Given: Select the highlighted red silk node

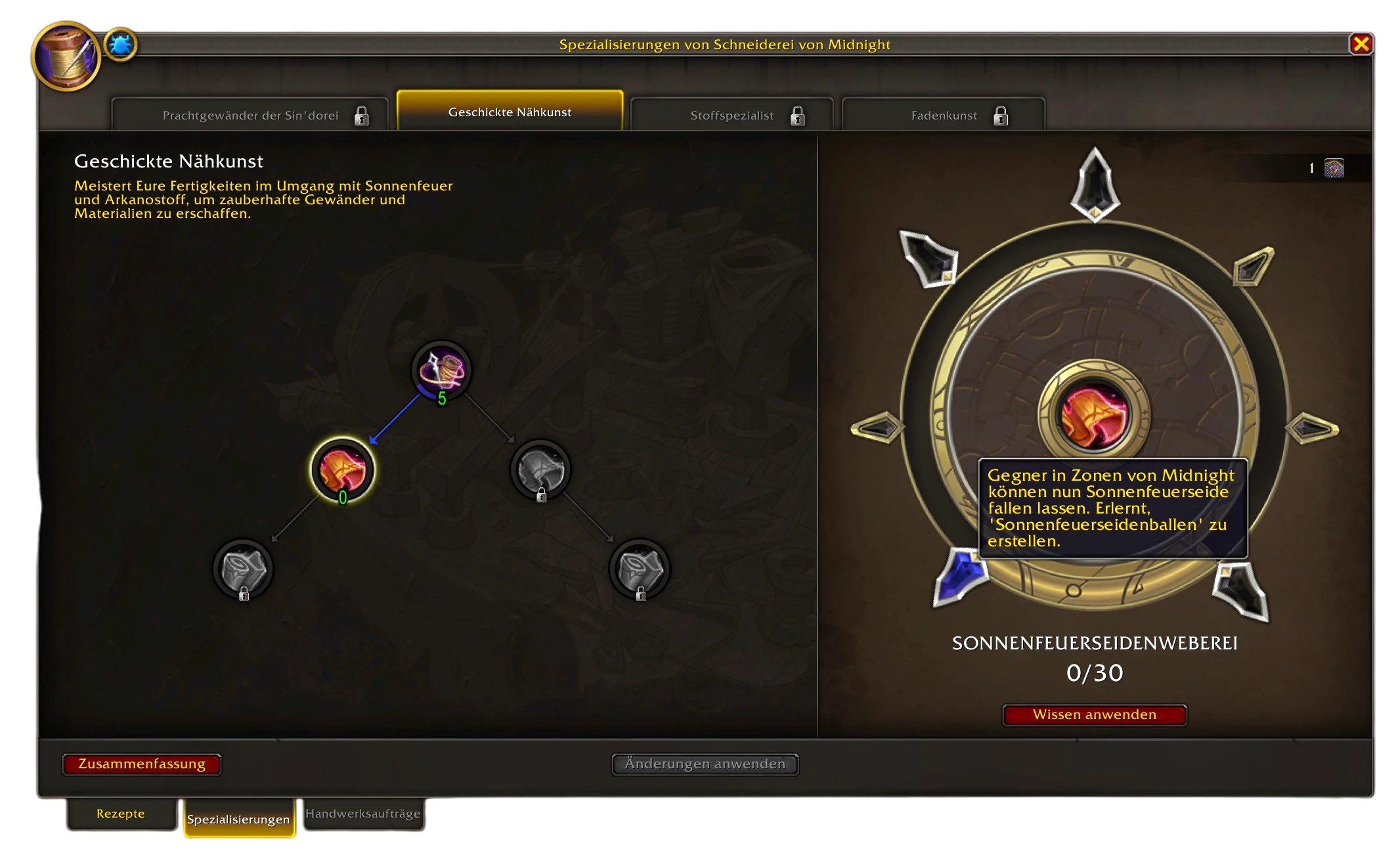Looking at the screenshot, I should coord(342,470).
